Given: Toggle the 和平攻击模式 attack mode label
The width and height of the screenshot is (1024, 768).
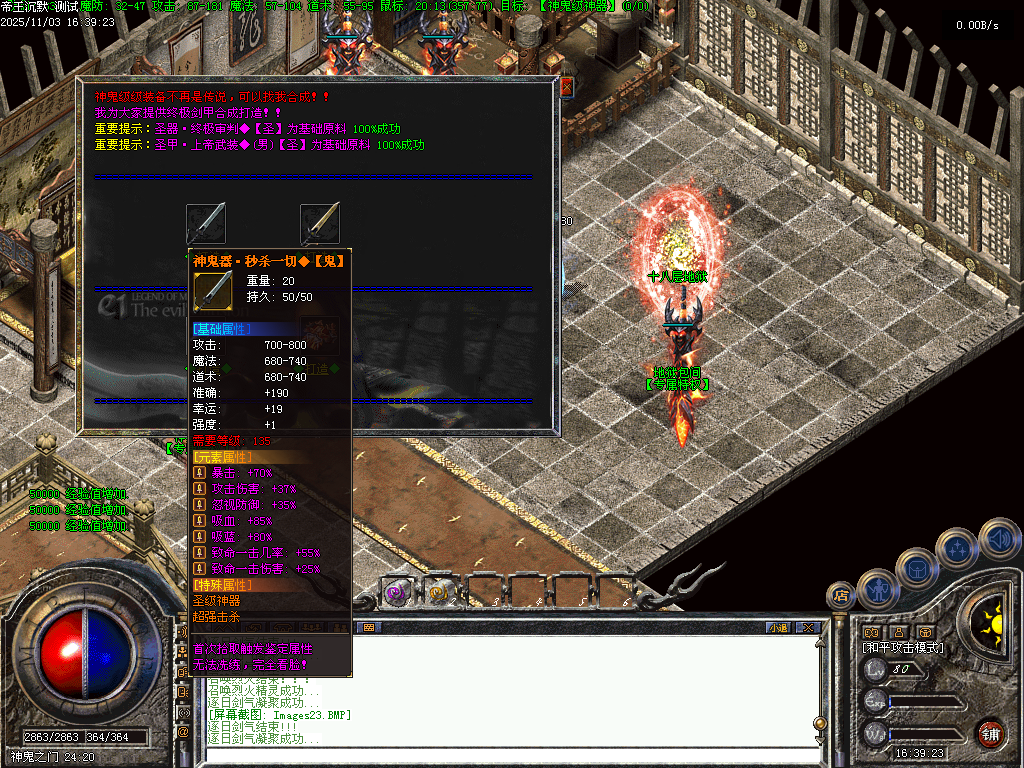Looking at the screenshot, I should tap(903, 648).
